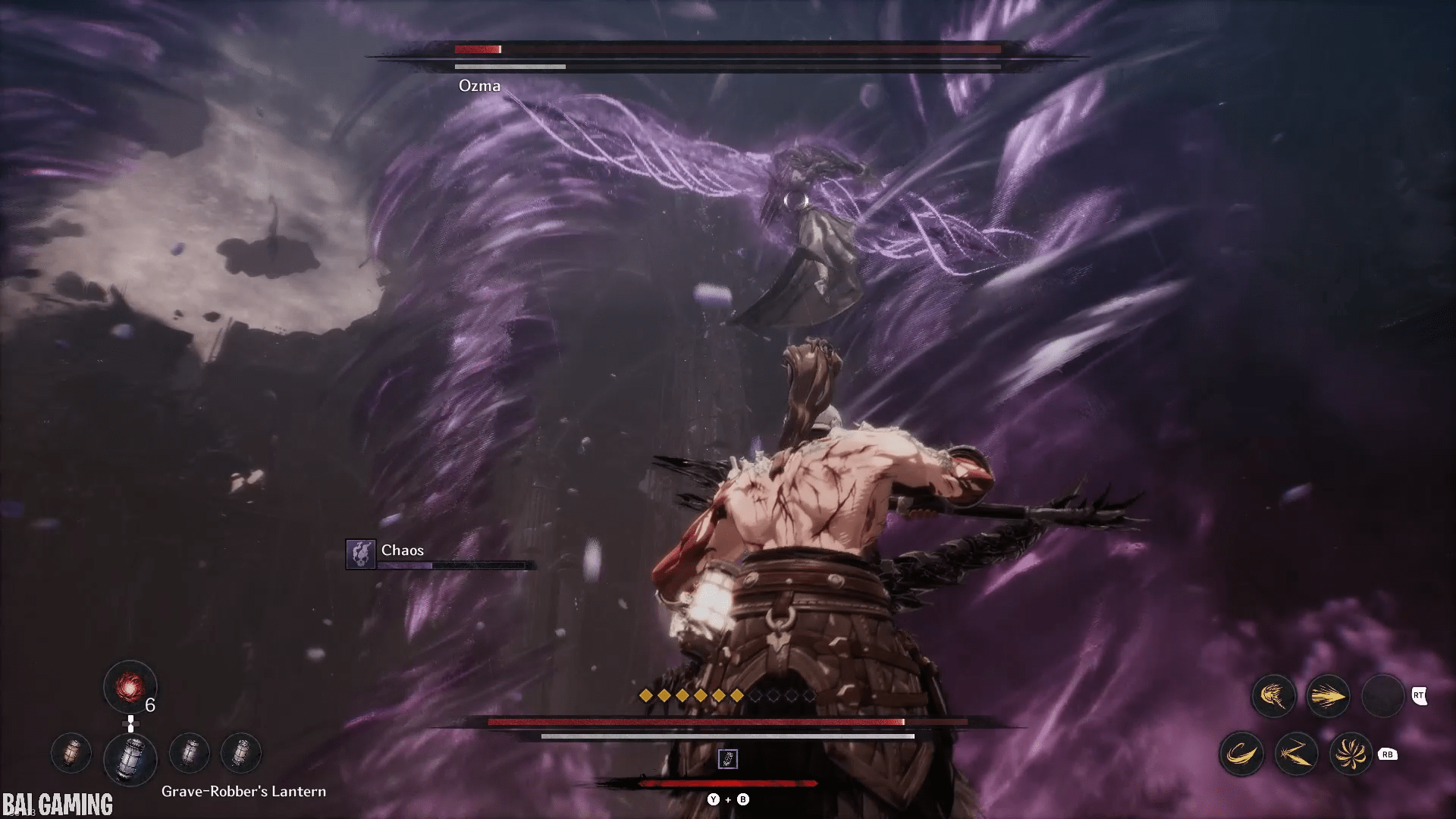
Task: Click the small buff icon above rage bar
Action: click(727, 758)
